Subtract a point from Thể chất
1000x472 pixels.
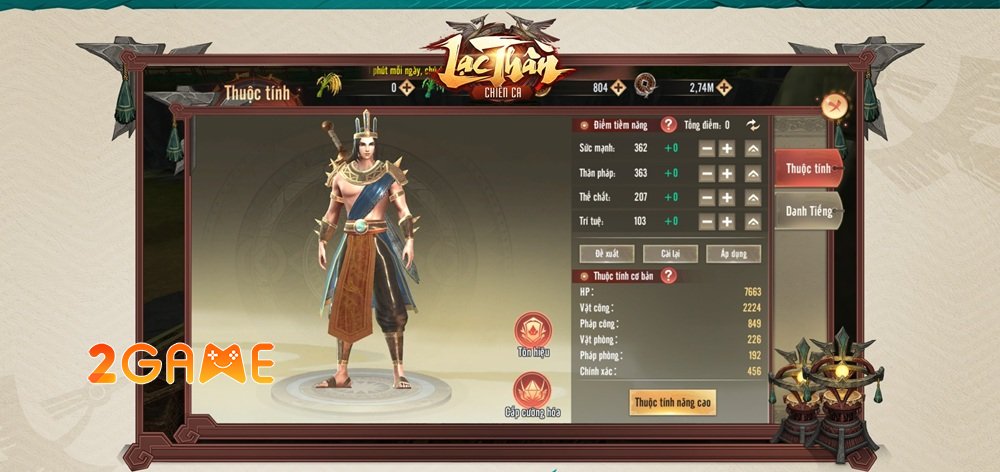706,197
